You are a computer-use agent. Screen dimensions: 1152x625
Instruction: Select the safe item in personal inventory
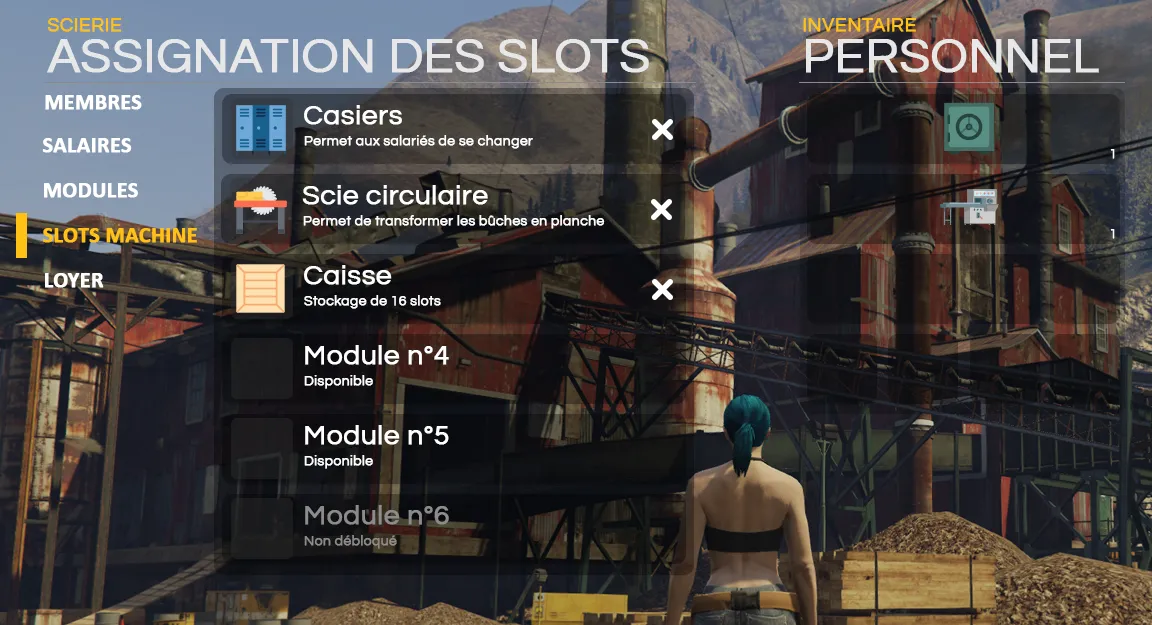(x=968, y=128)
